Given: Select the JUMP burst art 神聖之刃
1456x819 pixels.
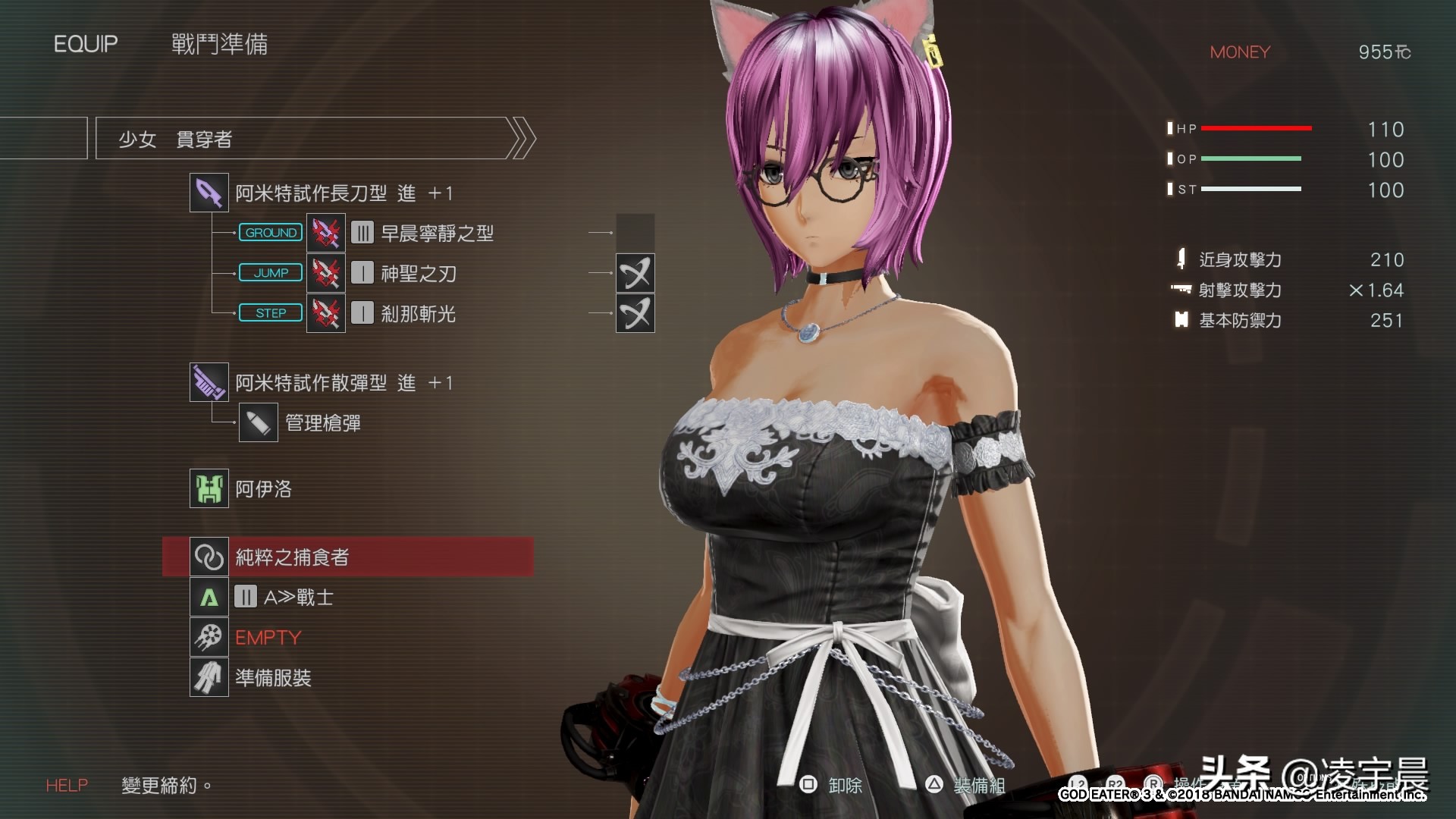Looking at the screenshot, I should point(418,274).
